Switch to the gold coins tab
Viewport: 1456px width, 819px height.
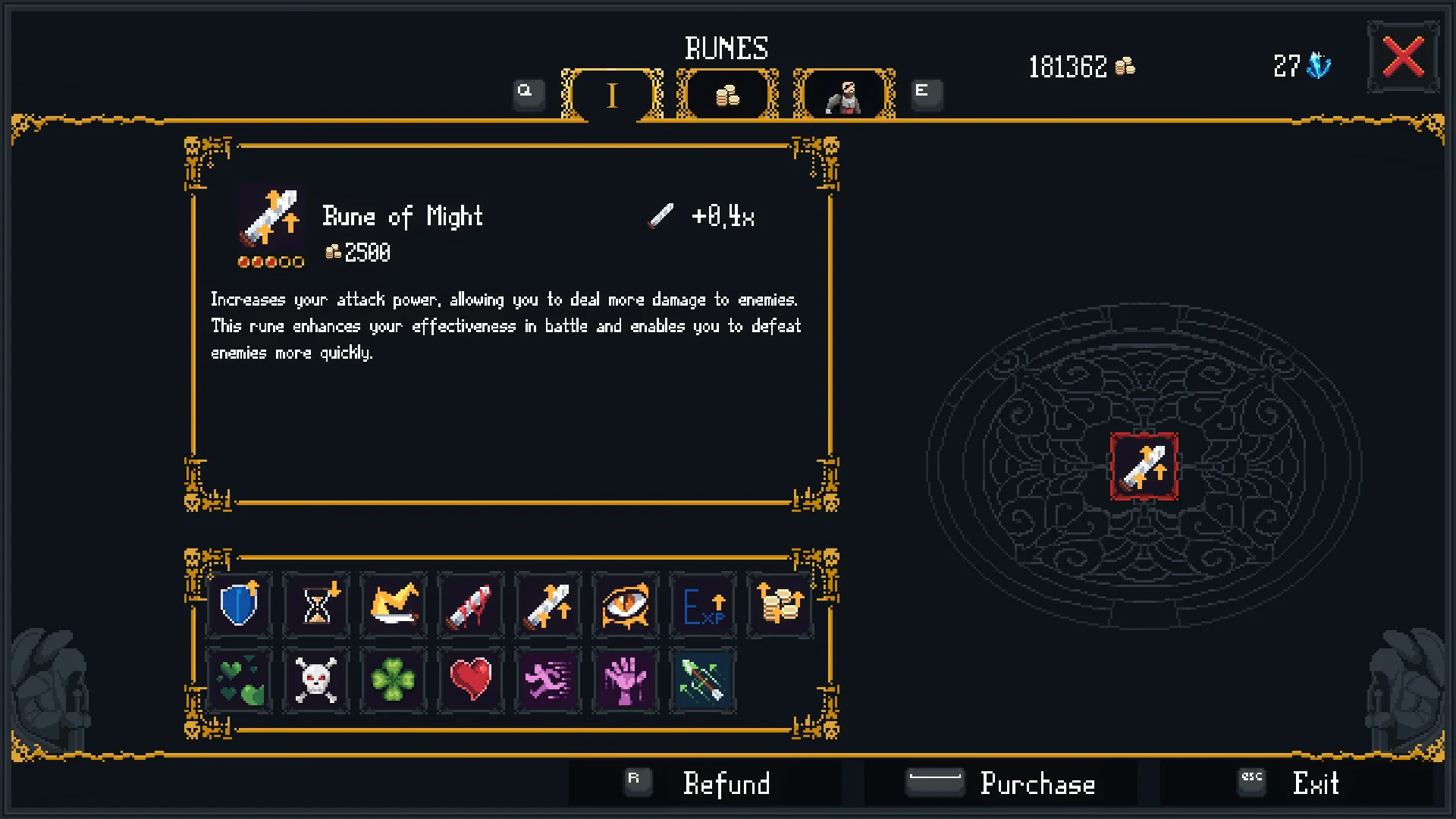727,96
